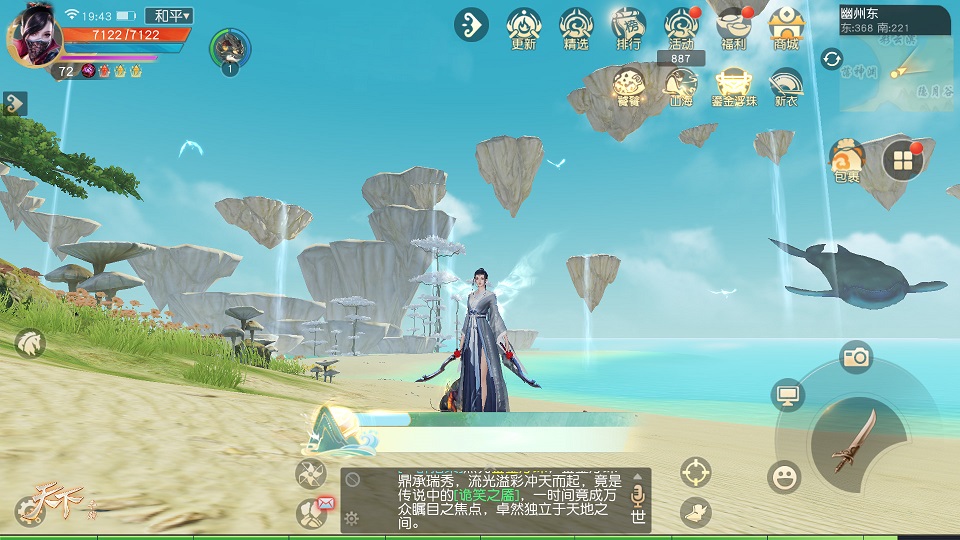Screen dimensions: 960x540
Task: Visit the 商城 shop
Action: pos(786,26)
